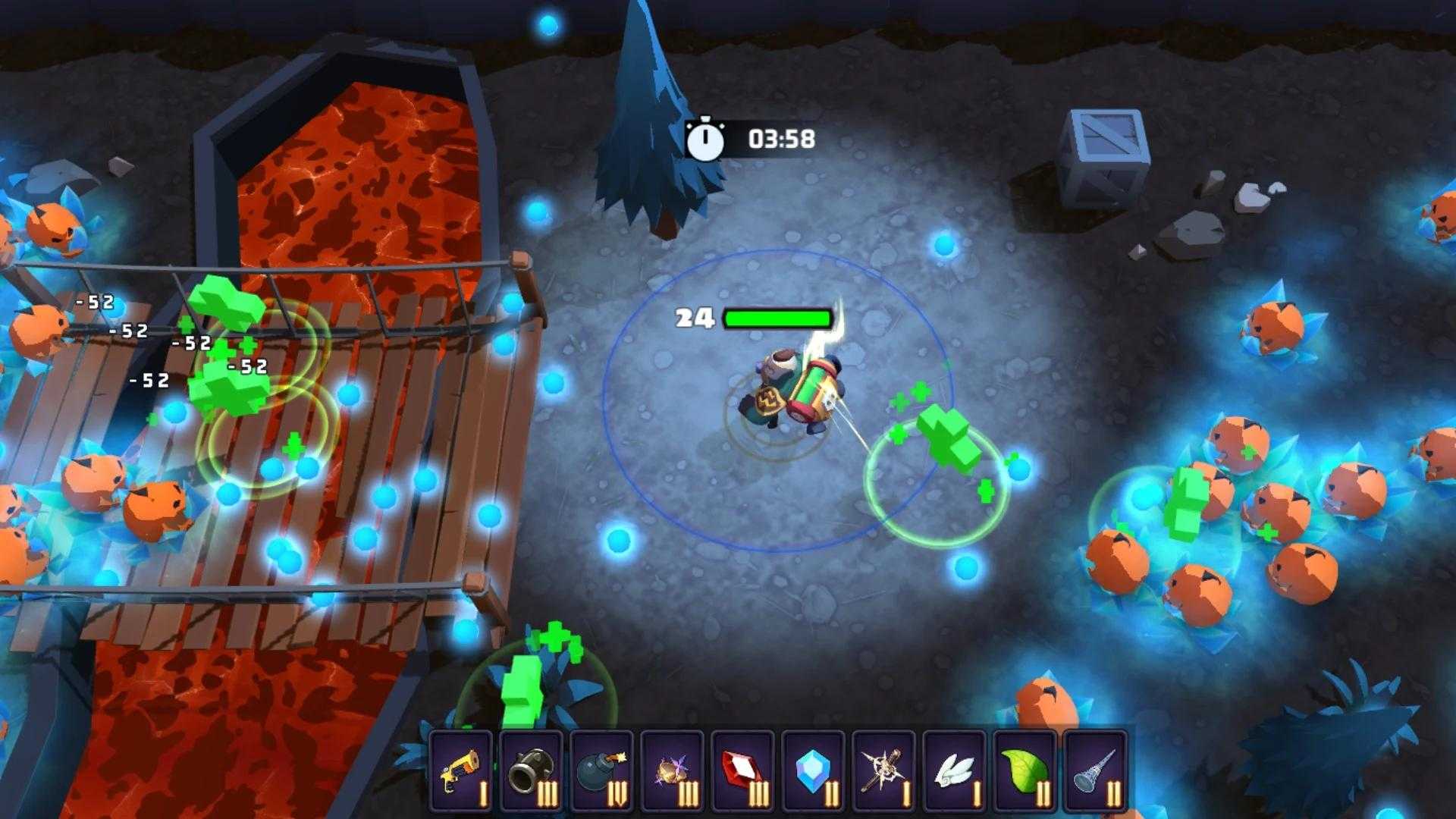This screenshot has width=1456, height=819.
Task: Click the iron cannon weapon slot
Action: (532, 771)
